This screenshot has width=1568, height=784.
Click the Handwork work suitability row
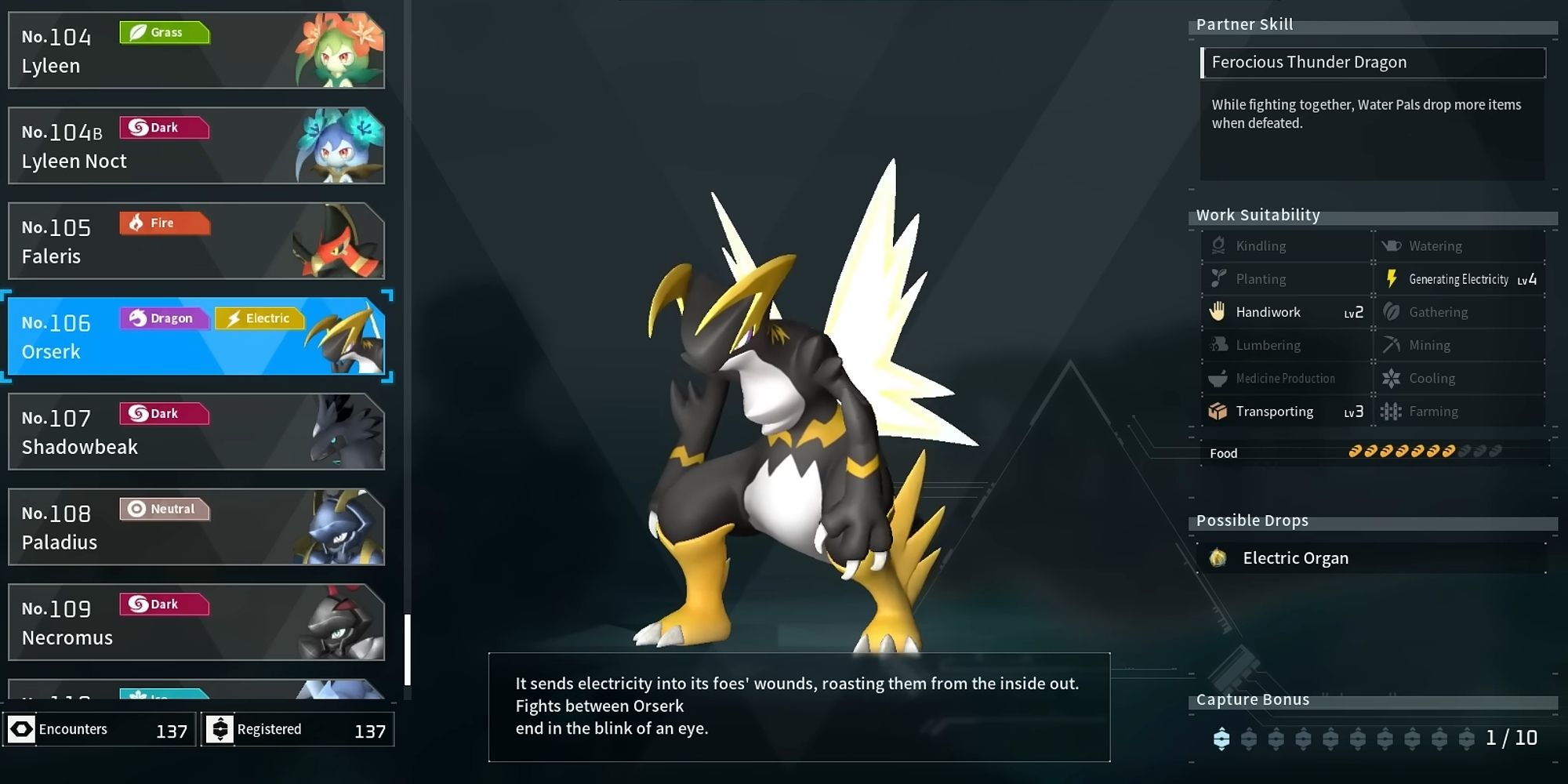pyautogui.click(x=1286, y=312)
